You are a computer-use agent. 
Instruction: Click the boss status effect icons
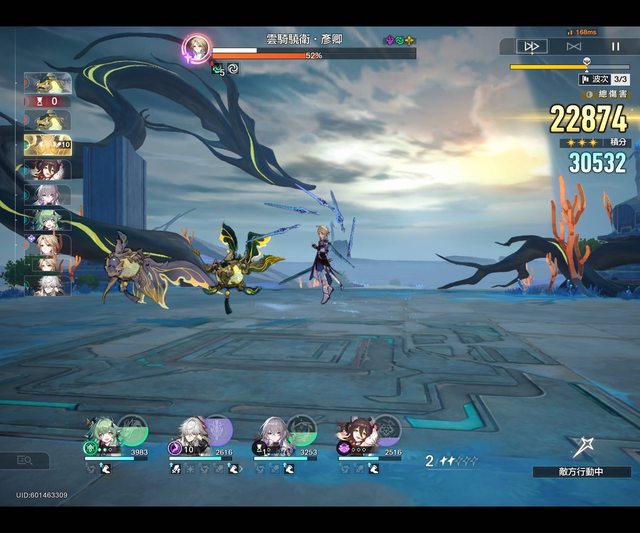225,69
